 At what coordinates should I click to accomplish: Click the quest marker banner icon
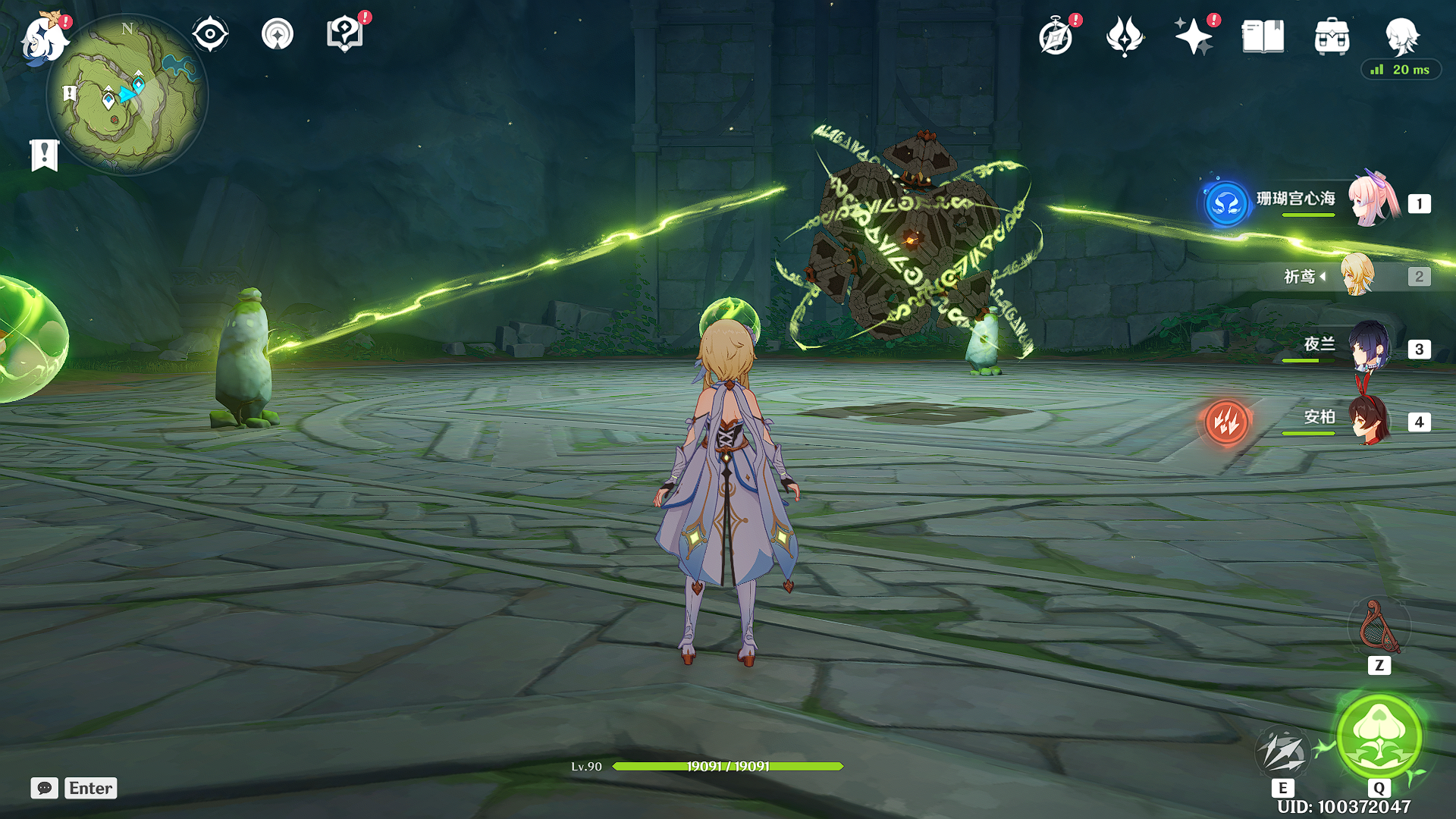pyautogui.click(x=44, y=155)
